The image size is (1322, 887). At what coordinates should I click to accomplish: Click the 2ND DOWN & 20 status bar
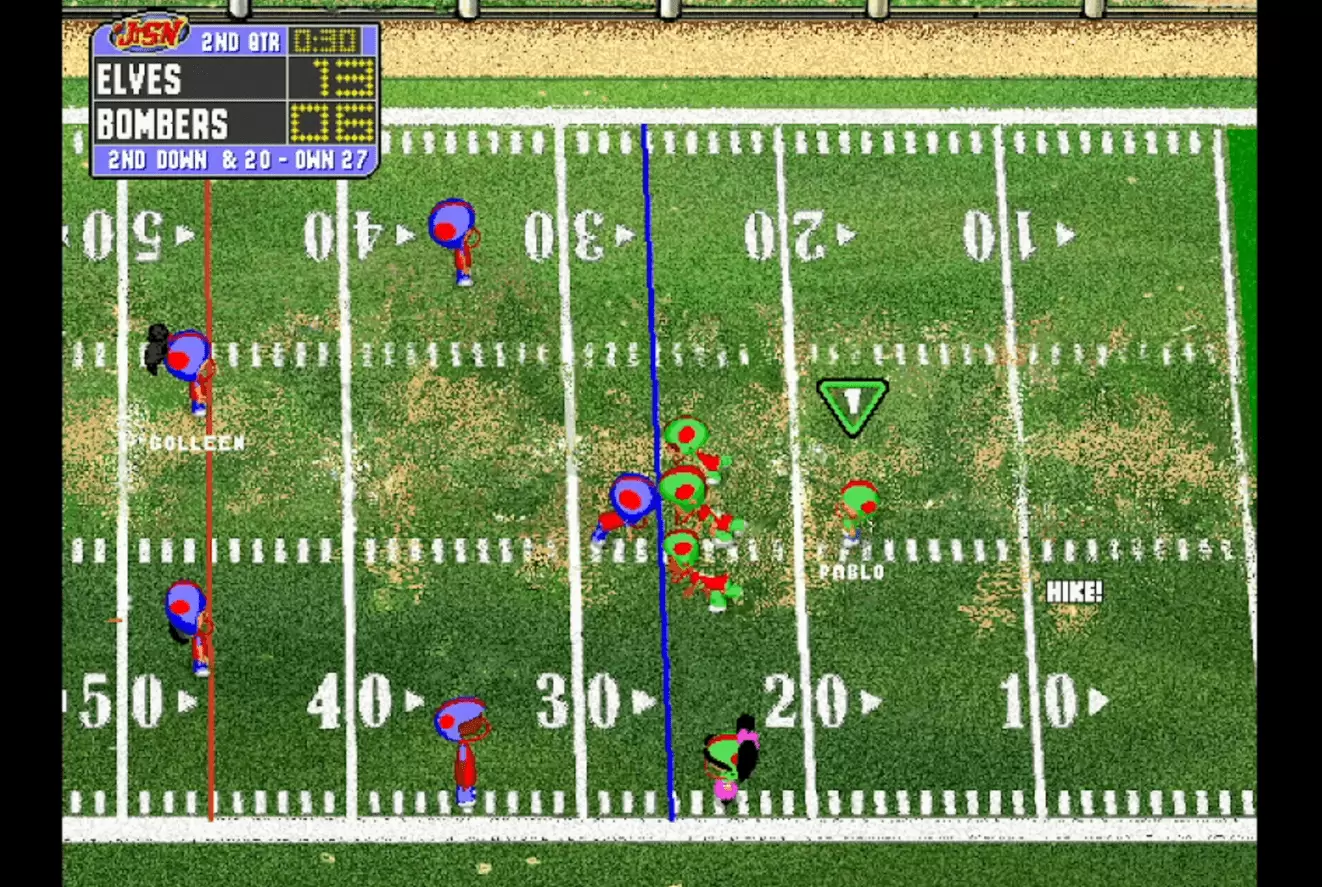(x=236, y=158)
